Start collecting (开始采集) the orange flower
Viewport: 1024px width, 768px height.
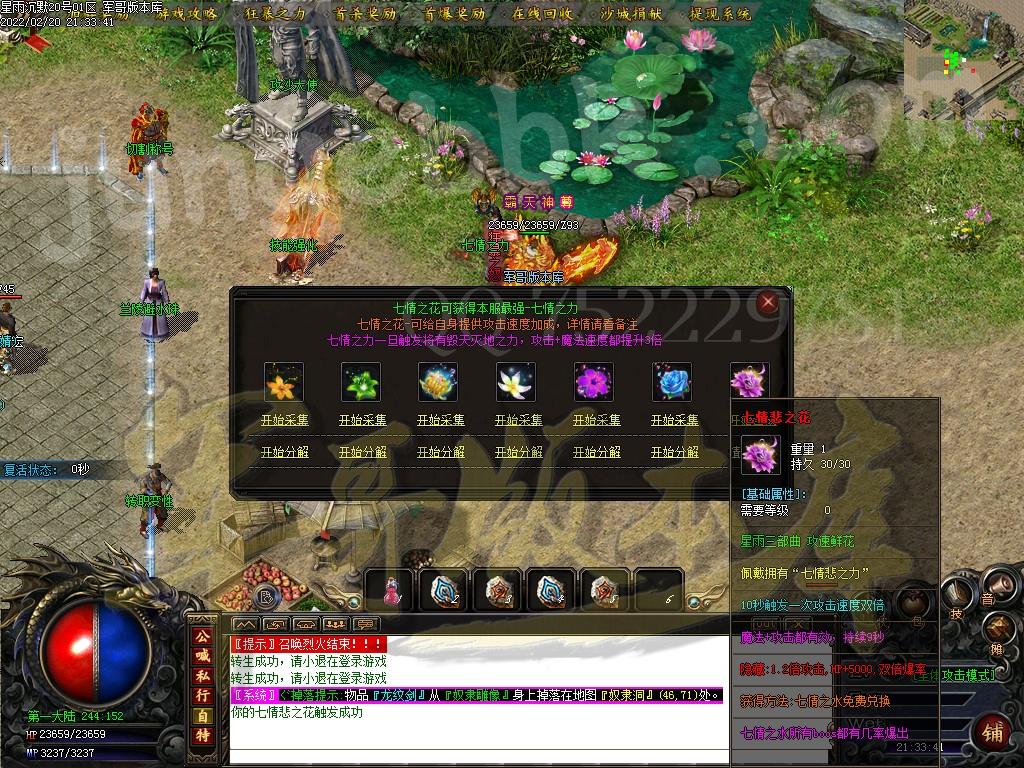coord(284,420)
